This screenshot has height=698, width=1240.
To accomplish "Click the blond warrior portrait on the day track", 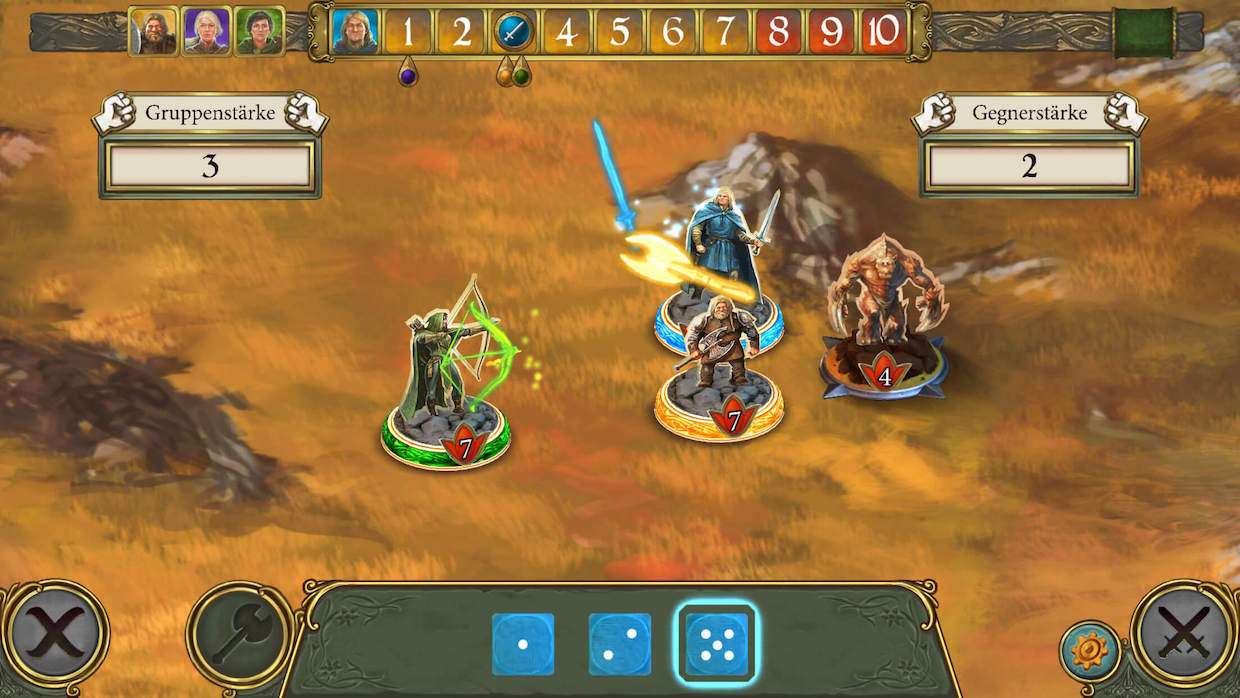I will click(355, 32).
